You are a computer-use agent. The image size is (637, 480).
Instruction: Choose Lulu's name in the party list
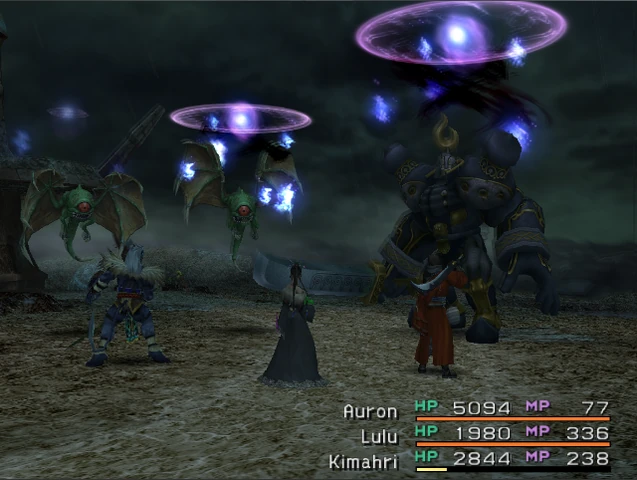(377, 434)
